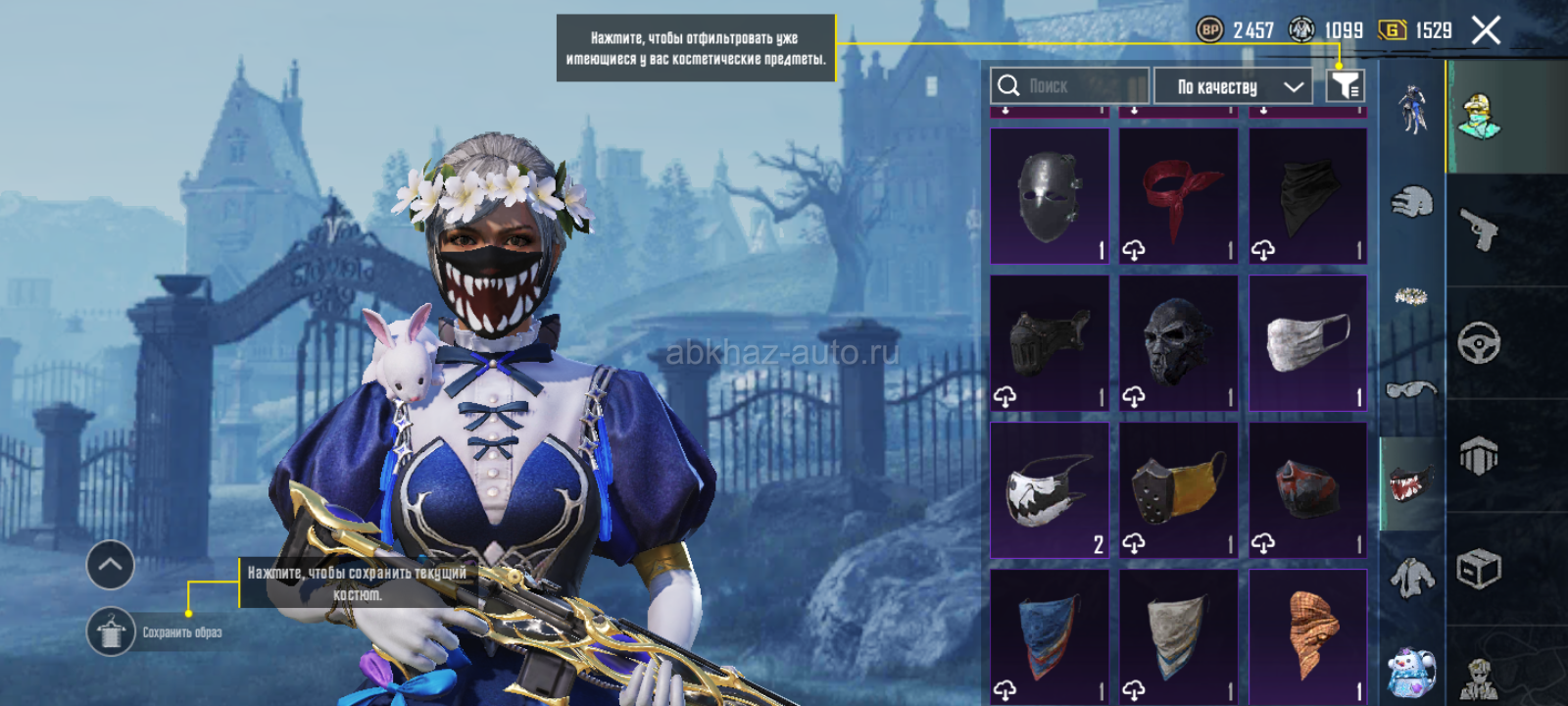The width and height of the screenshot is (1568, 706).
Task: Select the white skull-print face mask
Action: coord(1050,490)
